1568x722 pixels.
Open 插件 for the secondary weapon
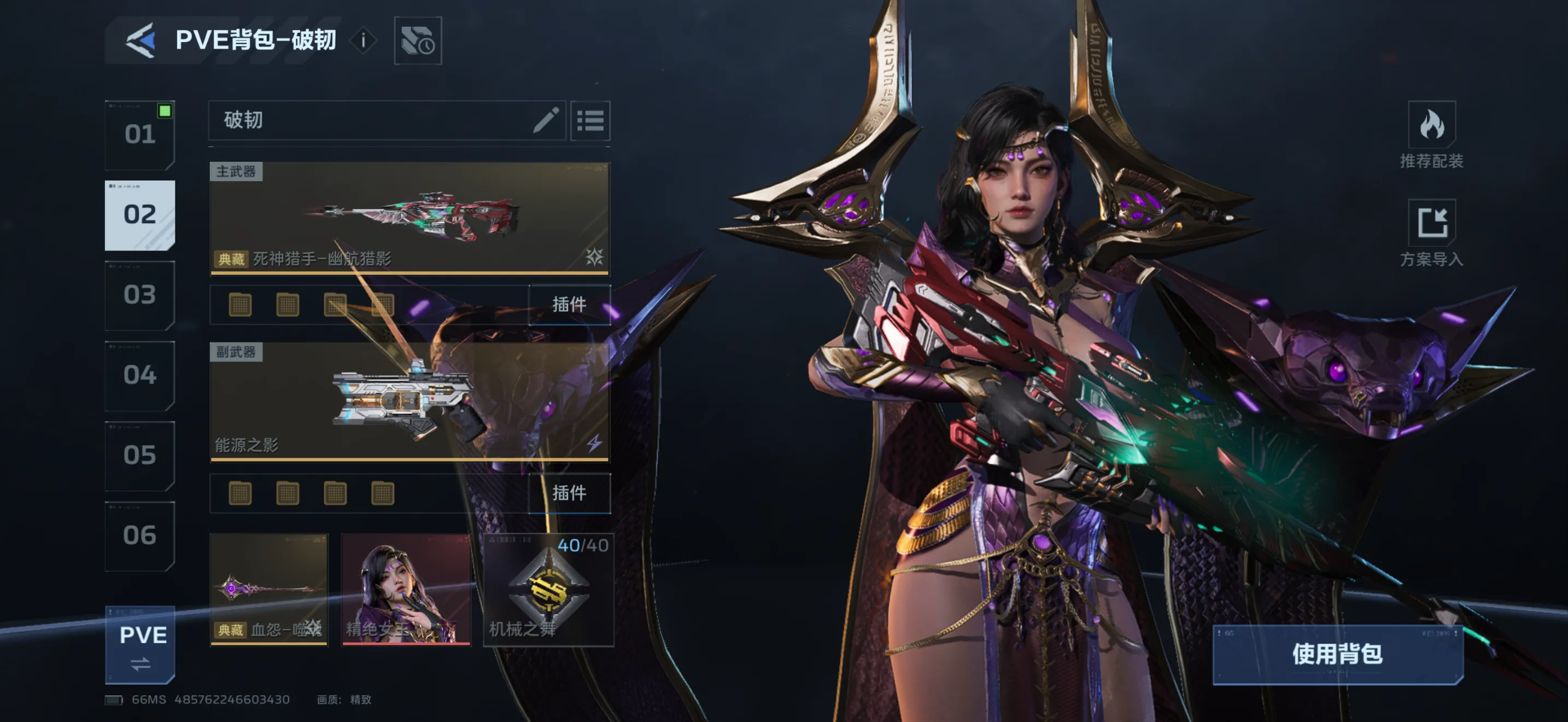569,493
